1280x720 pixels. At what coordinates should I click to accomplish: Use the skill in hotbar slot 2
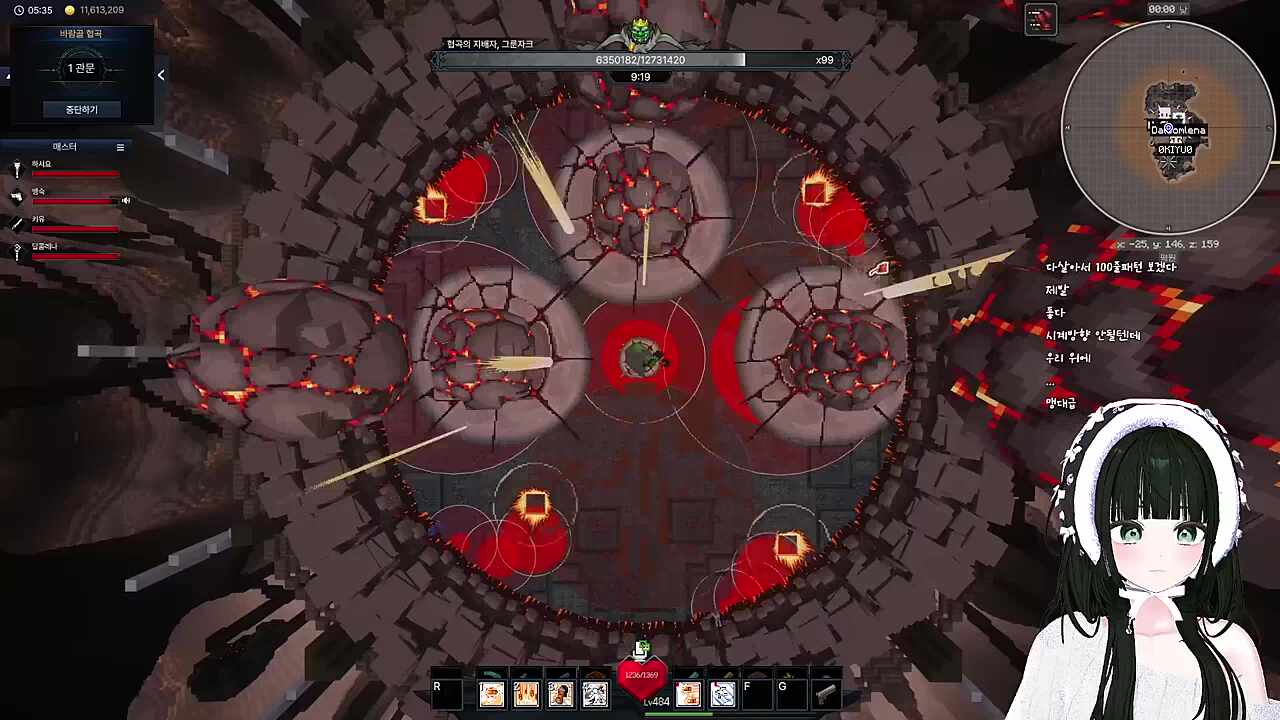click(x=526, y=693)
